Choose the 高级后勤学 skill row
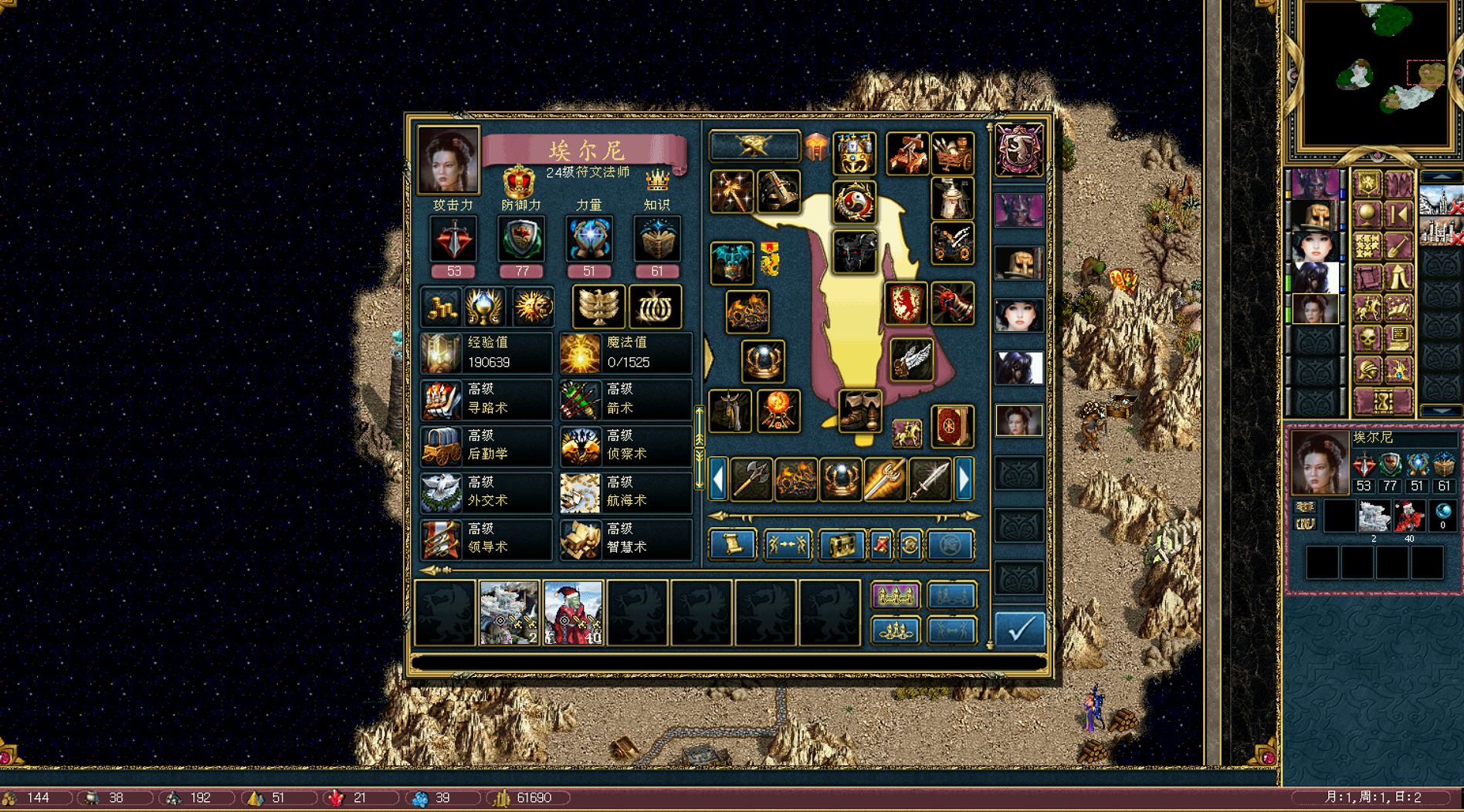 [486, 445]
